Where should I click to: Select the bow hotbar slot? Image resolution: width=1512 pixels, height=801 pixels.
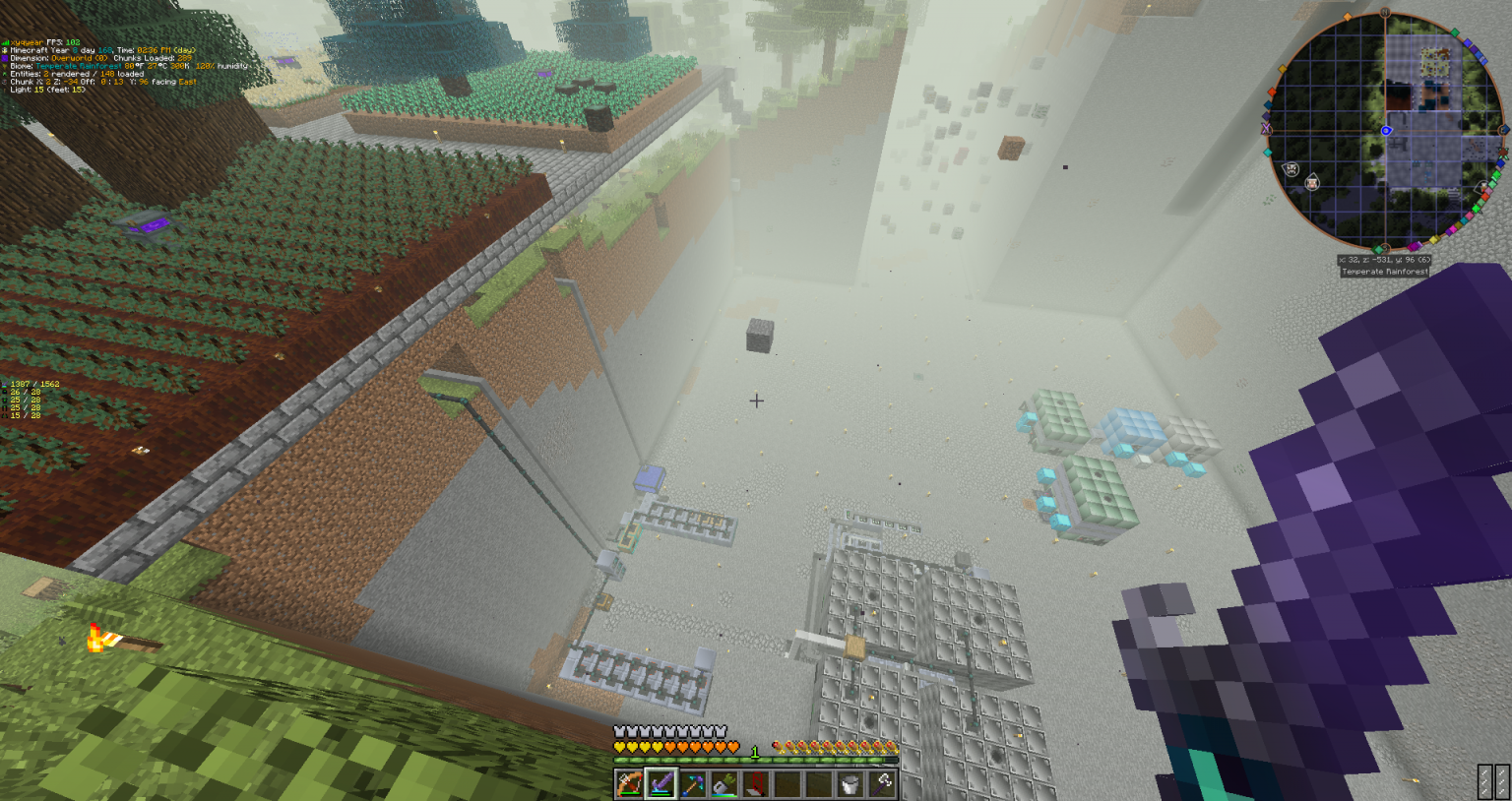[629, 784]
